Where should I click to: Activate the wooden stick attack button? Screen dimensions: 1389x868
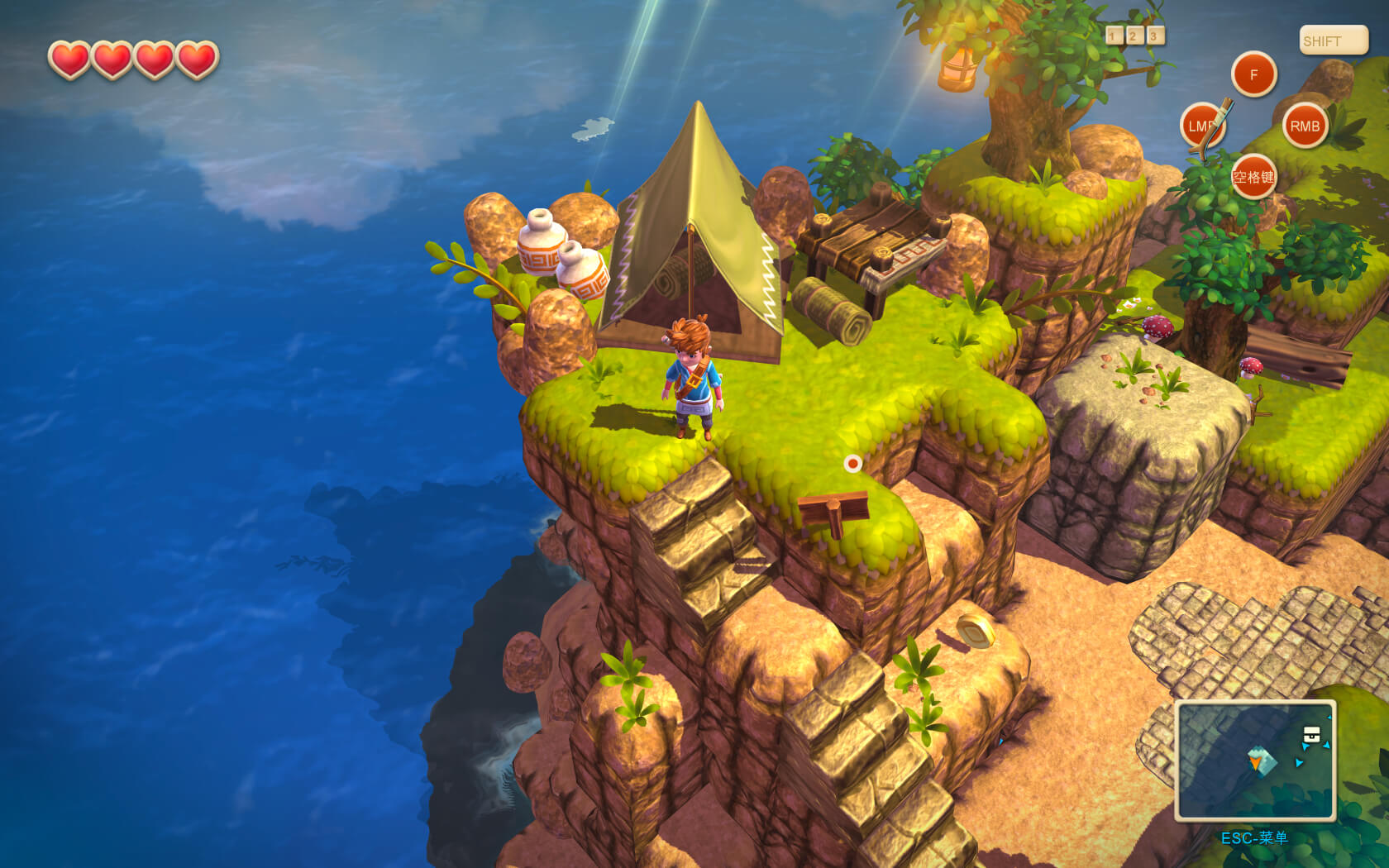pos(1203,126)
